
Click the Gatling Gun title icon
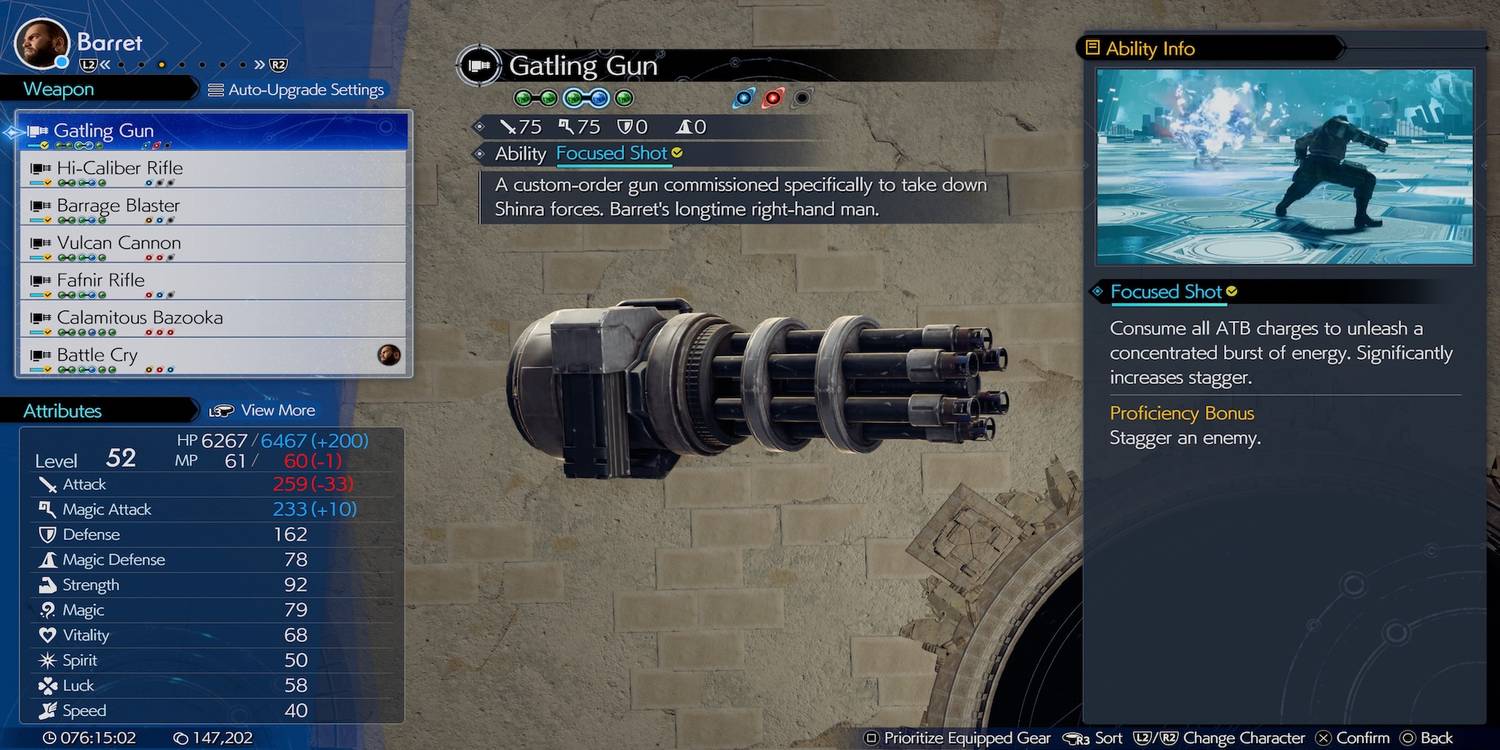point(478,66)
